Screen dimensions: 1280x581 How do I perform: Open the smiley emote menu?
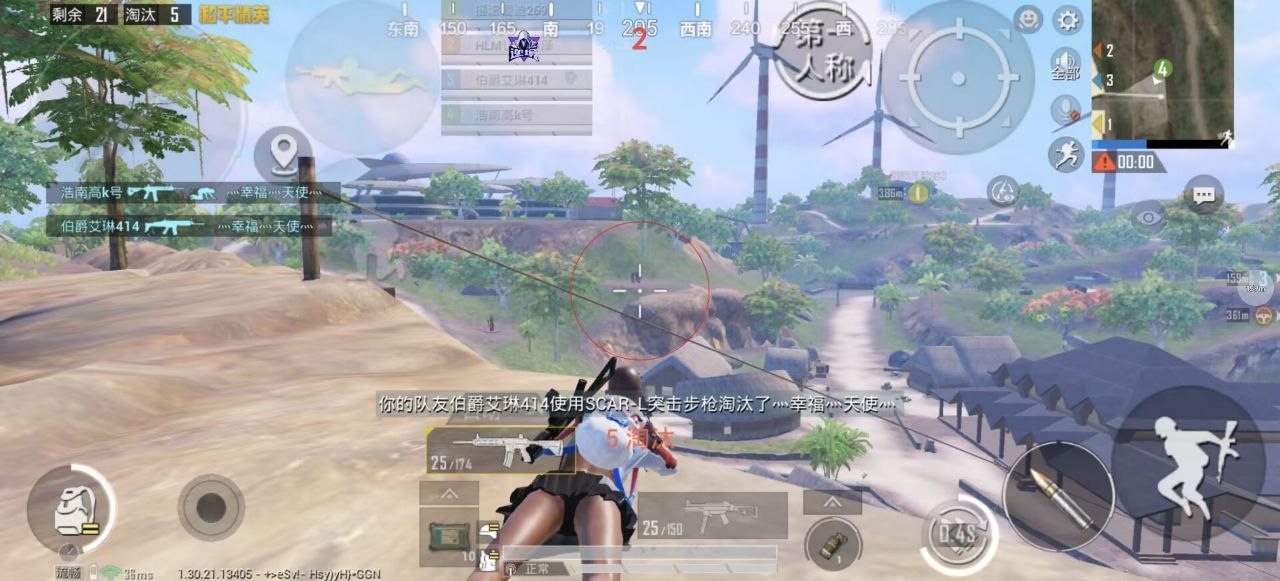pos(1028,20)
